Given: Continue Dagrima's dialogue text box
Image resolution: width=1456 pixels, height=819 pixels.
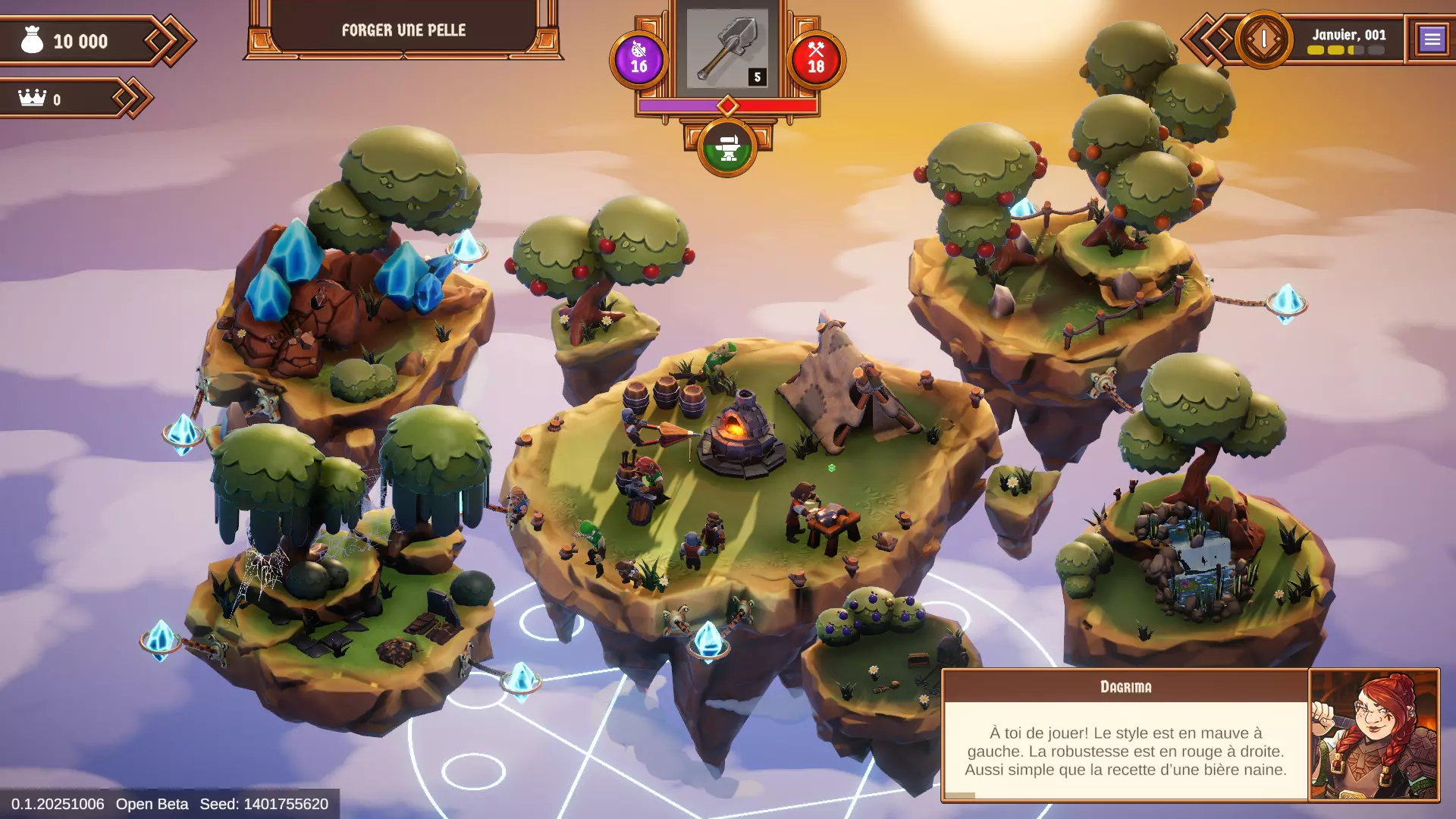Looking at the screenshot, I should point(1125,750).
